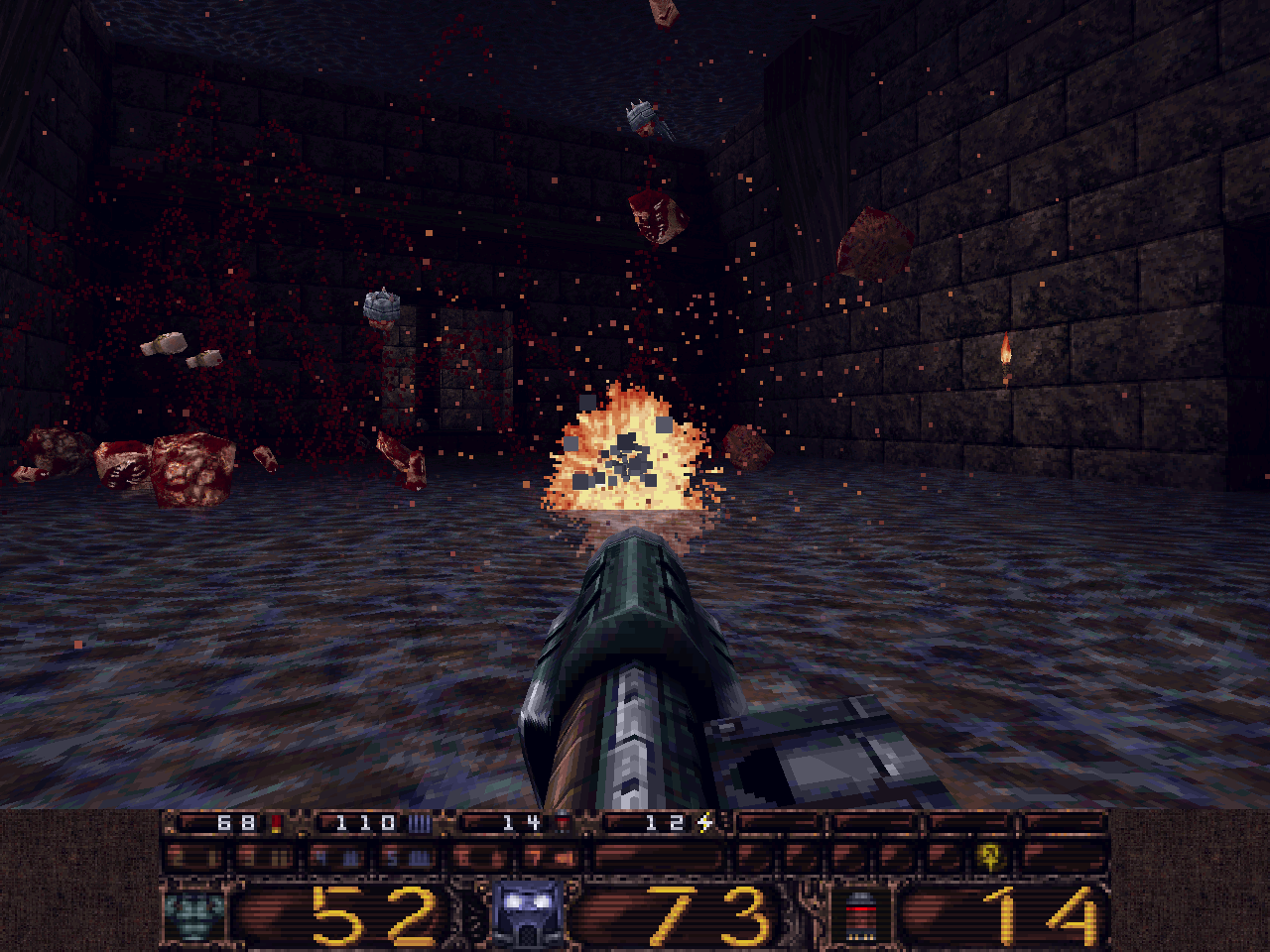Select the rocket launcher in slot 7

click(x=551, y=856)
